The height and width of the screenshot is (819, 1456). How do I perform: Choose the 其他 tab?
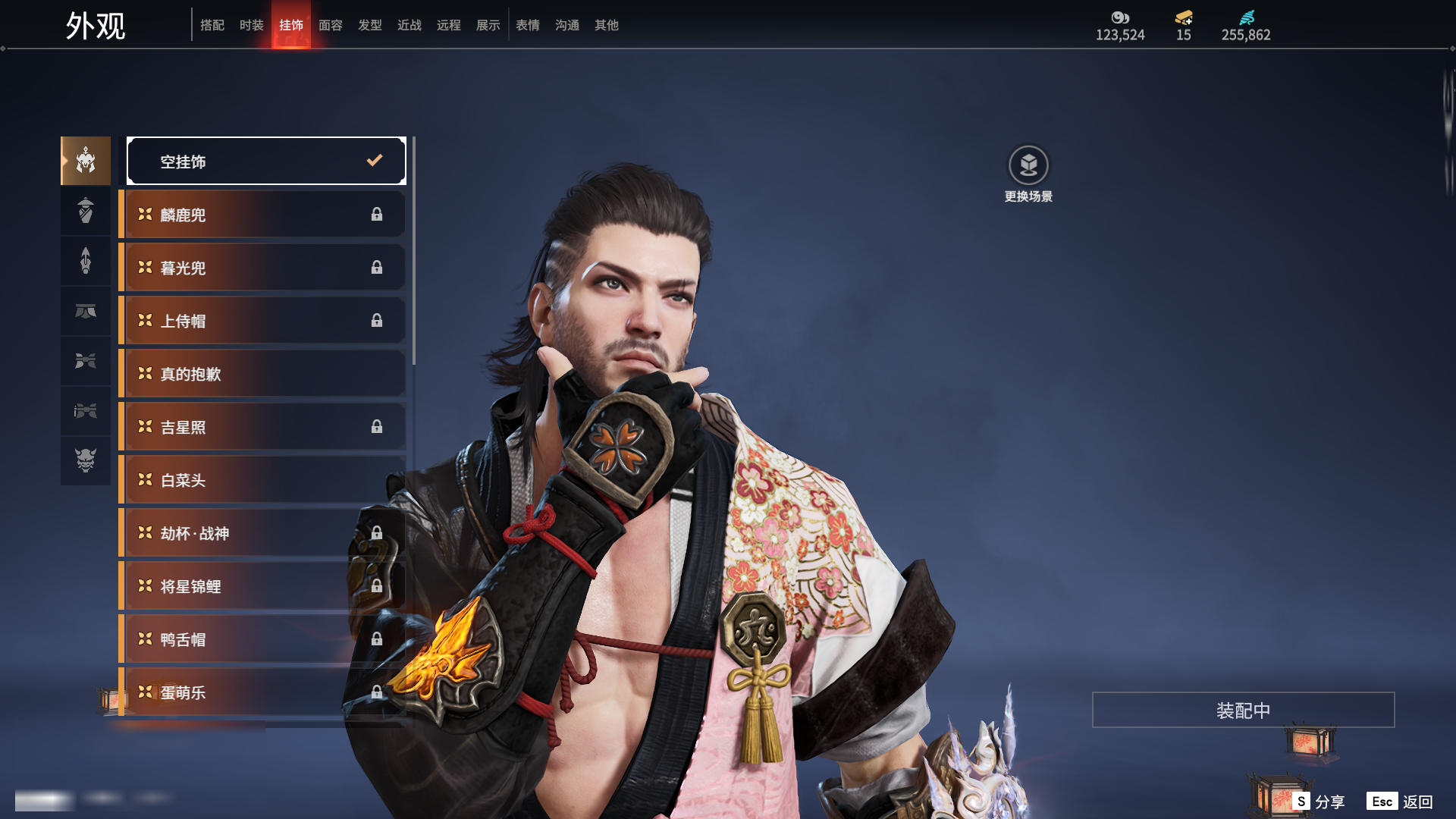click(x=607, y=25)
